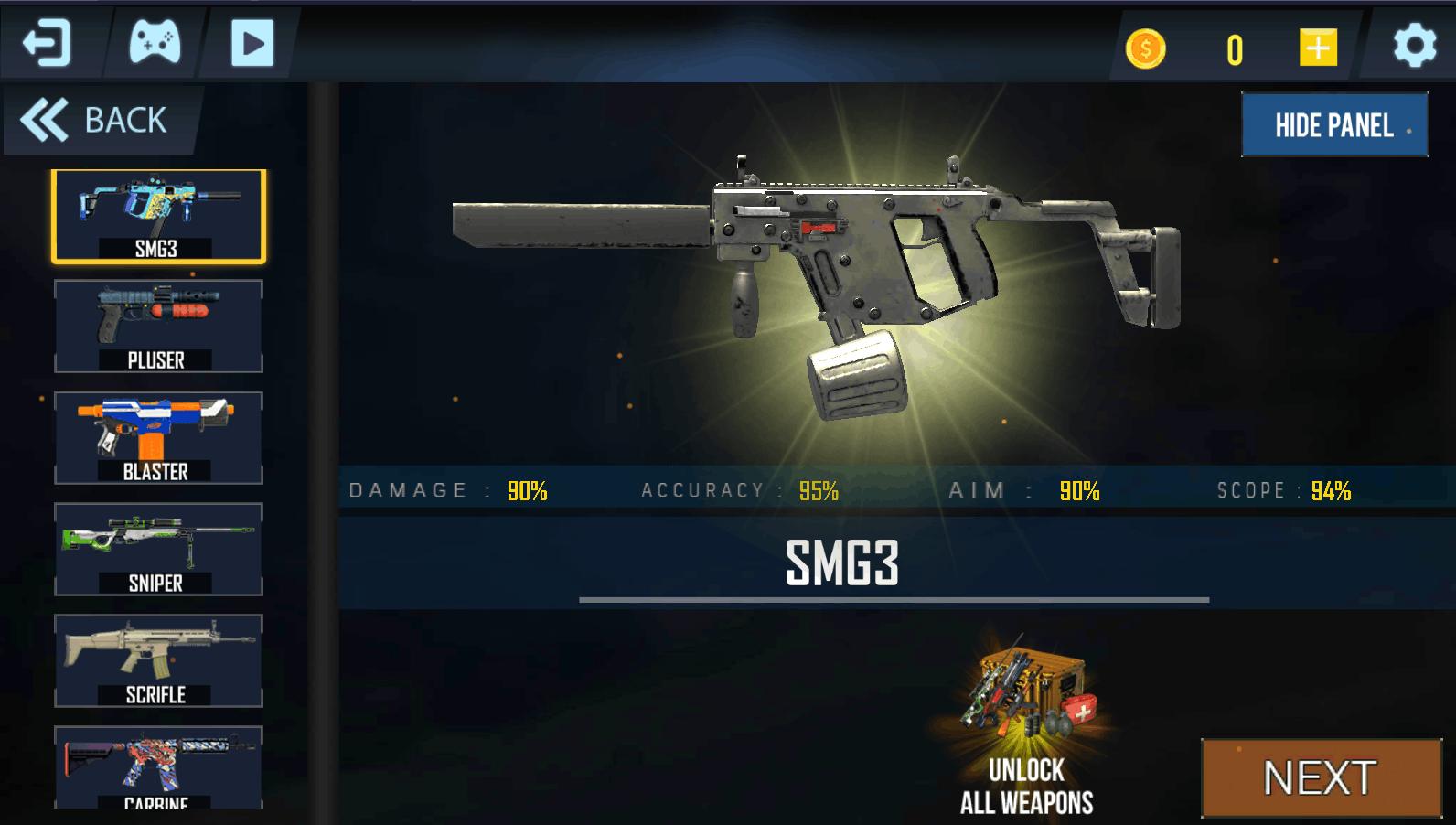Select the SNIPER rifle
The width and height of the screenshot is (1456, 825).
point(158,550)
